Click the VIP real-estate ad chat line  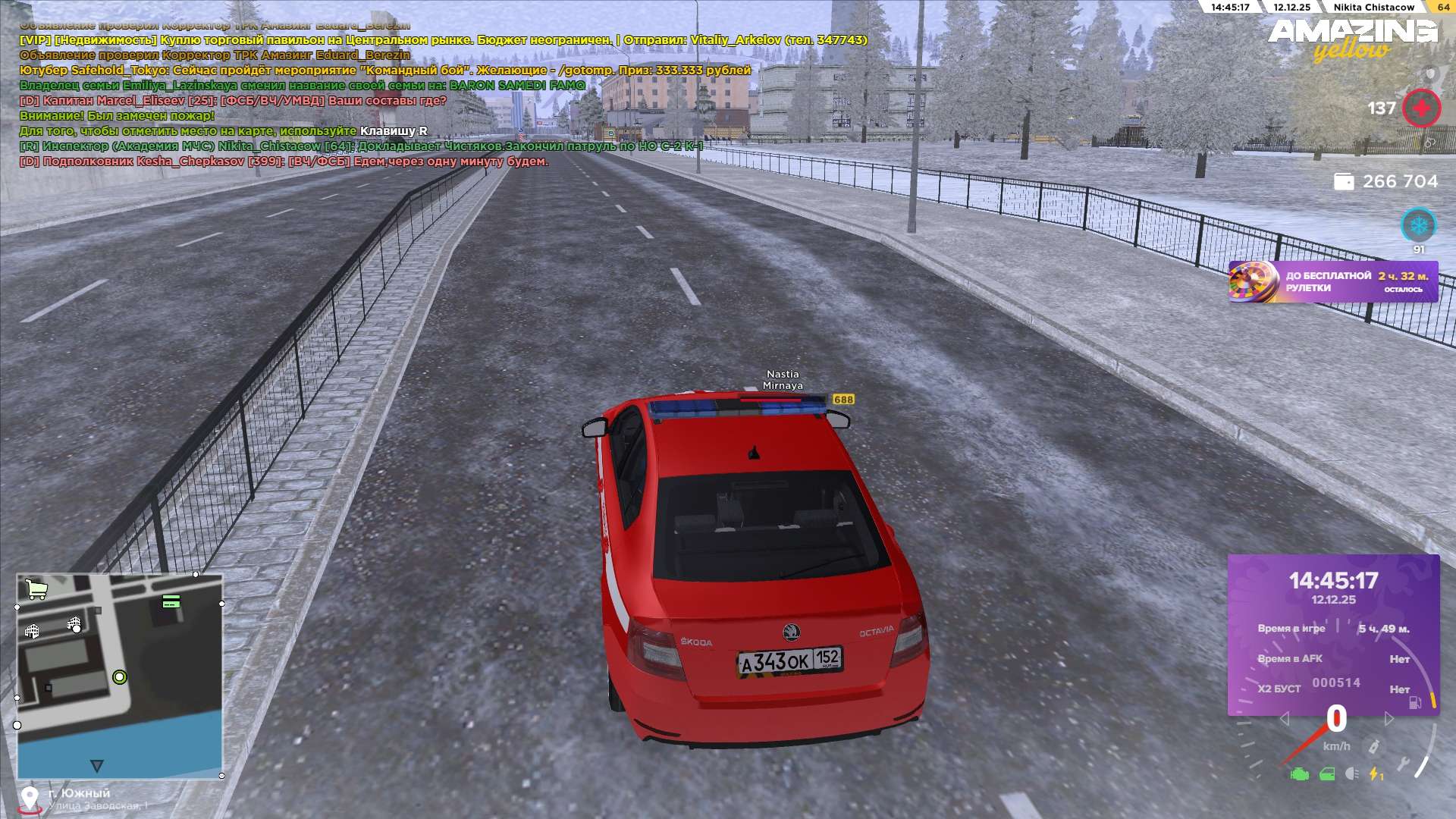click(x=444, y=40)
